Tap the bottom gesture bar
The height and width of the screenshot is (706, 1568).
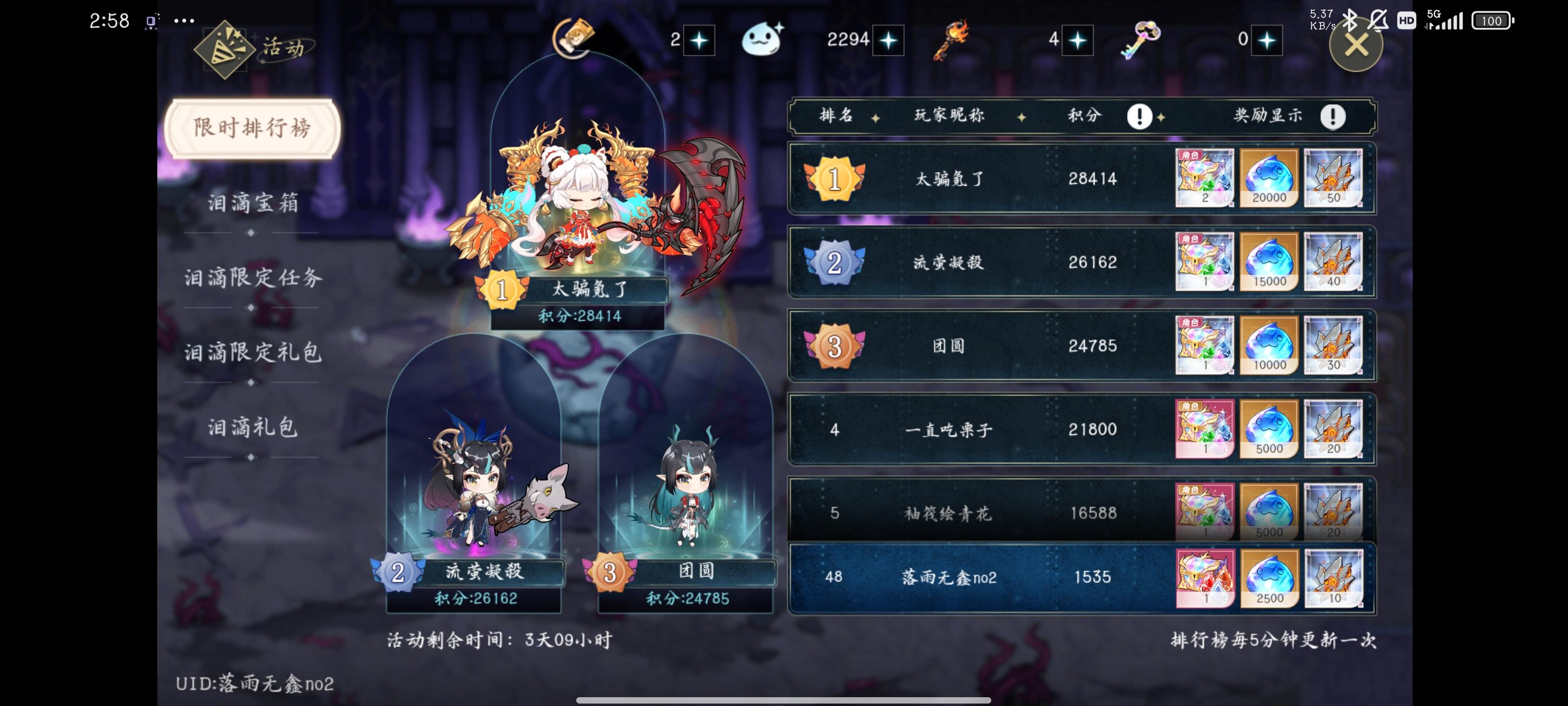784,700
